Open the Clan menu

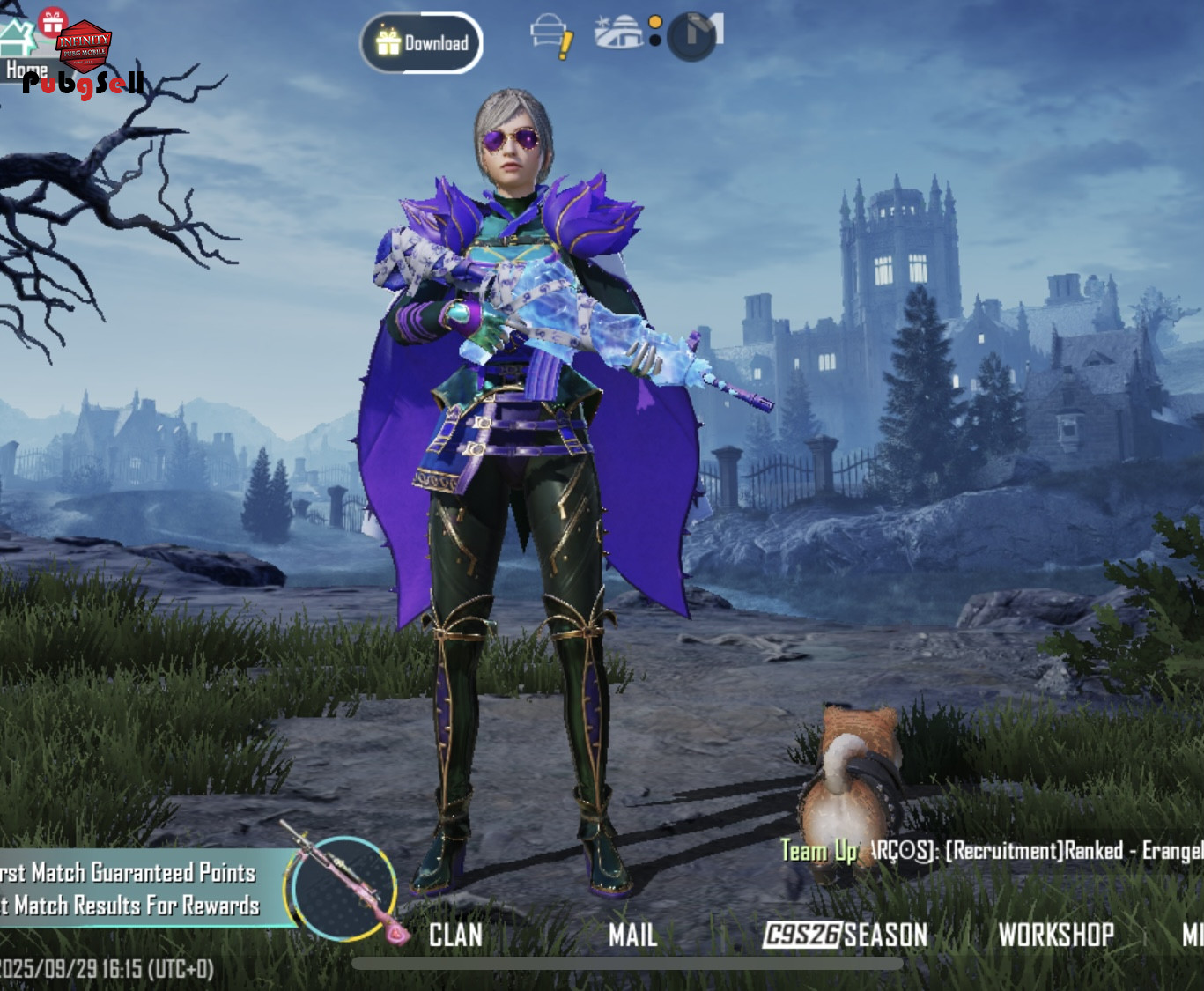455,935
